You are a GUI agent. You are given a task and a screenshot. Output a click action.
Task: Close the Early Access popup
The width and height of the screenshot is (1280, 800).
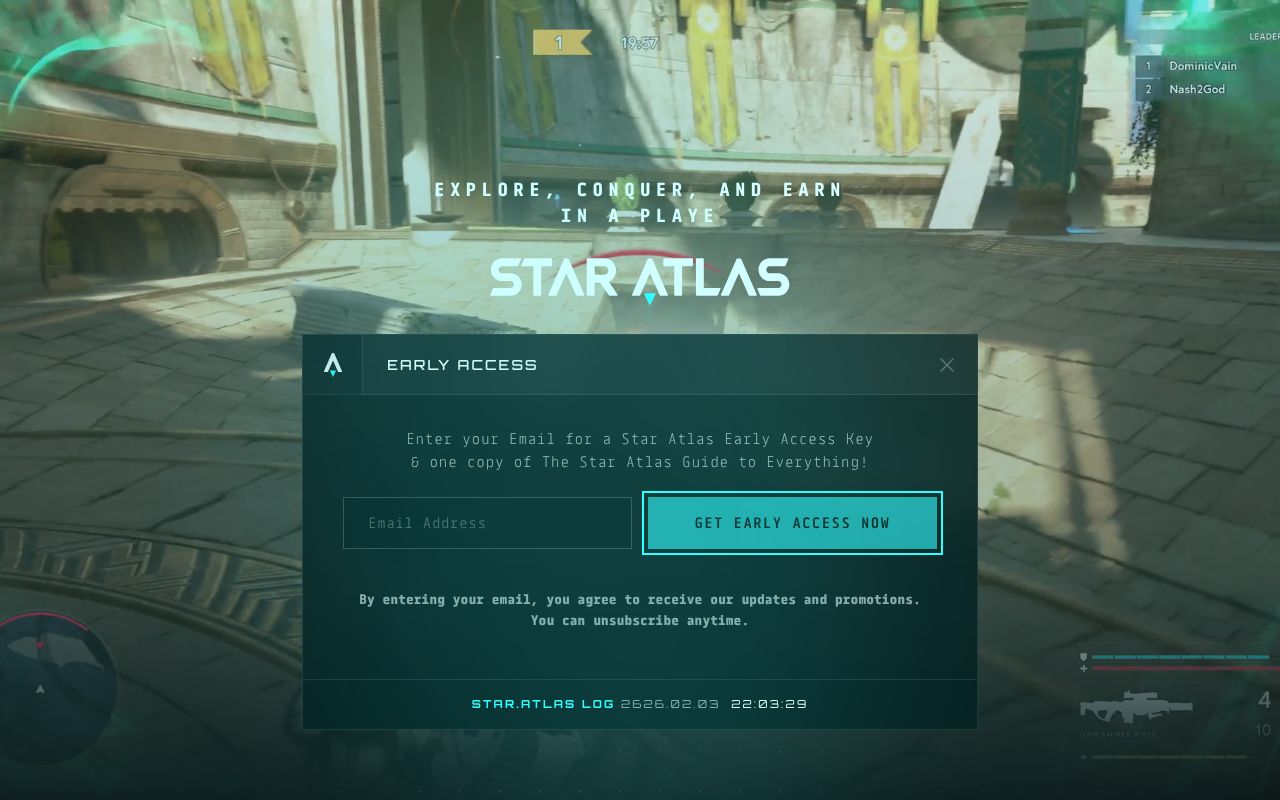click(x=947, y=365)
